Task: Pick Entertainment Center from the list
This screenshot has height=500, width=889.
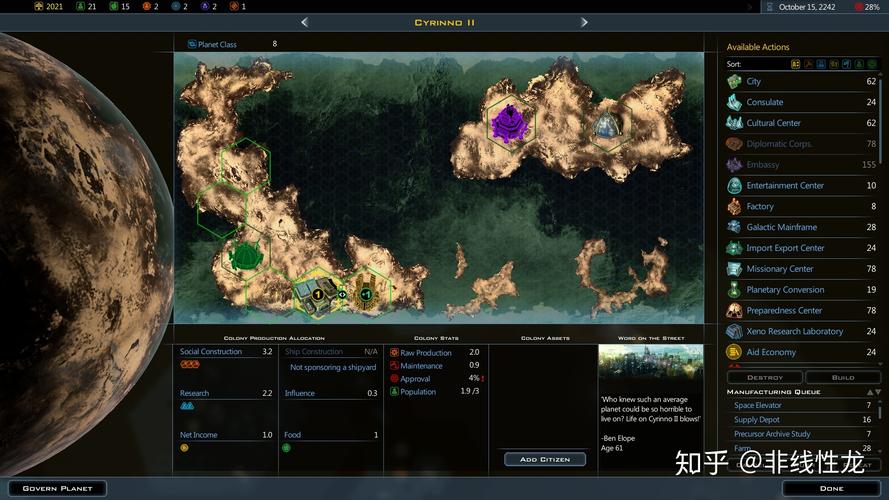Action: (785, 185)
